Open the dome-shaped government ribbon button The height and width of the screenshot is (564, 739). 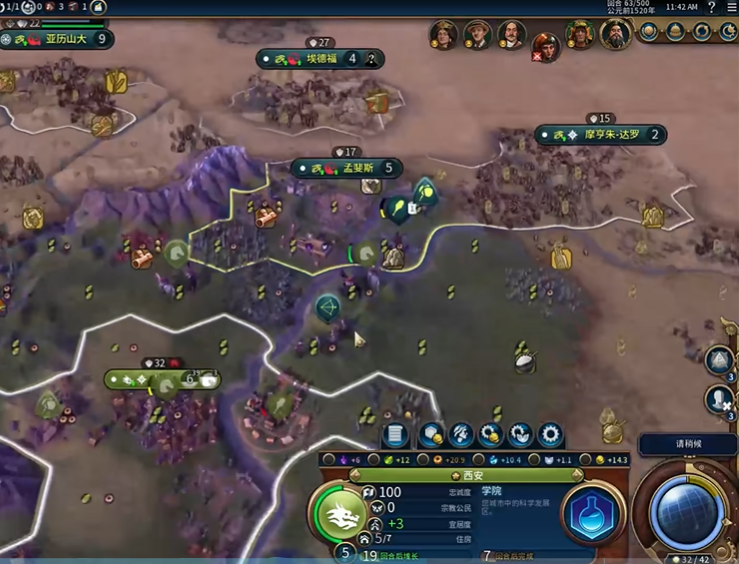tap(676, 32)
